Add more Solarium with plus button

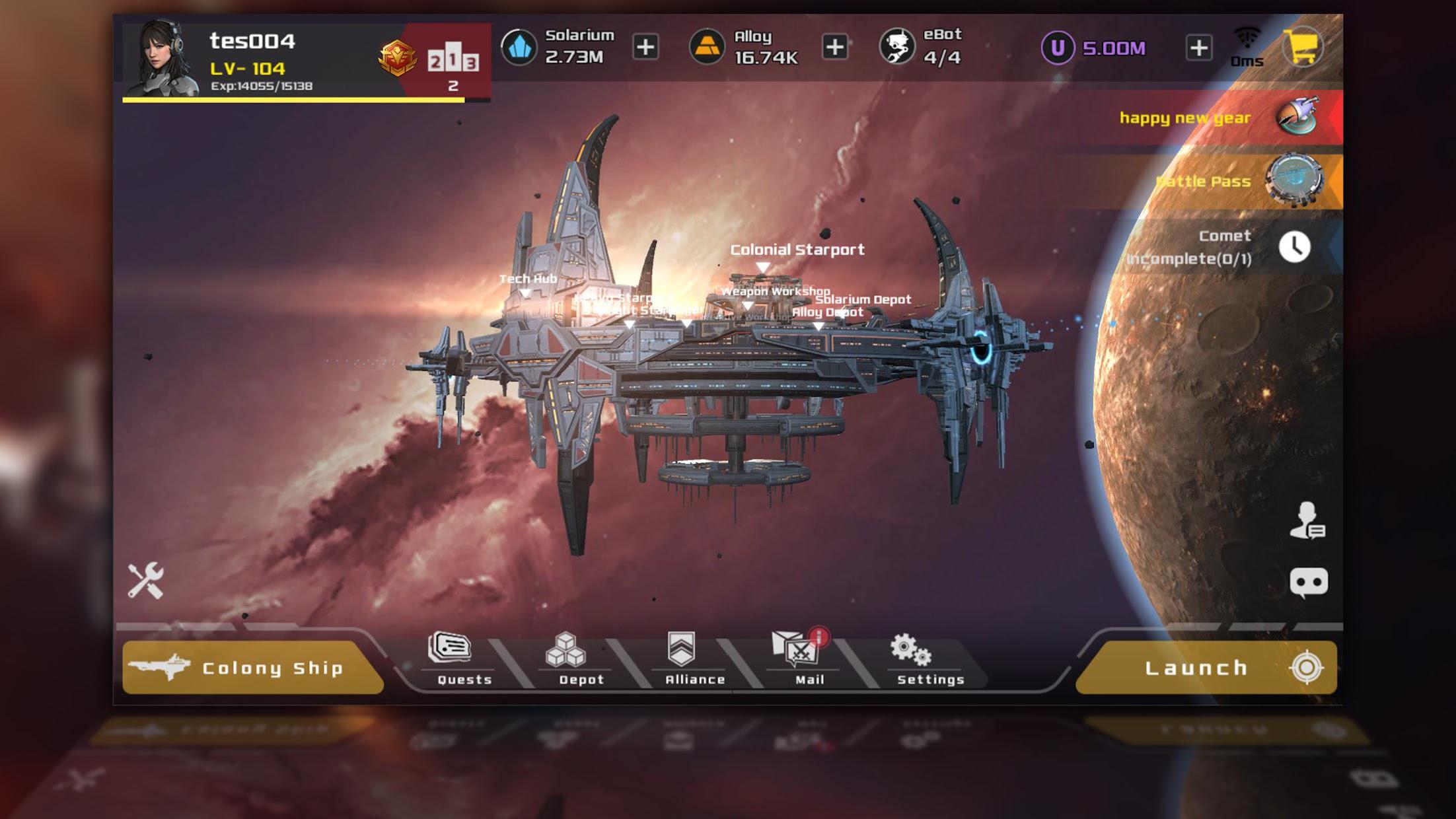click(x=645, y=47)
